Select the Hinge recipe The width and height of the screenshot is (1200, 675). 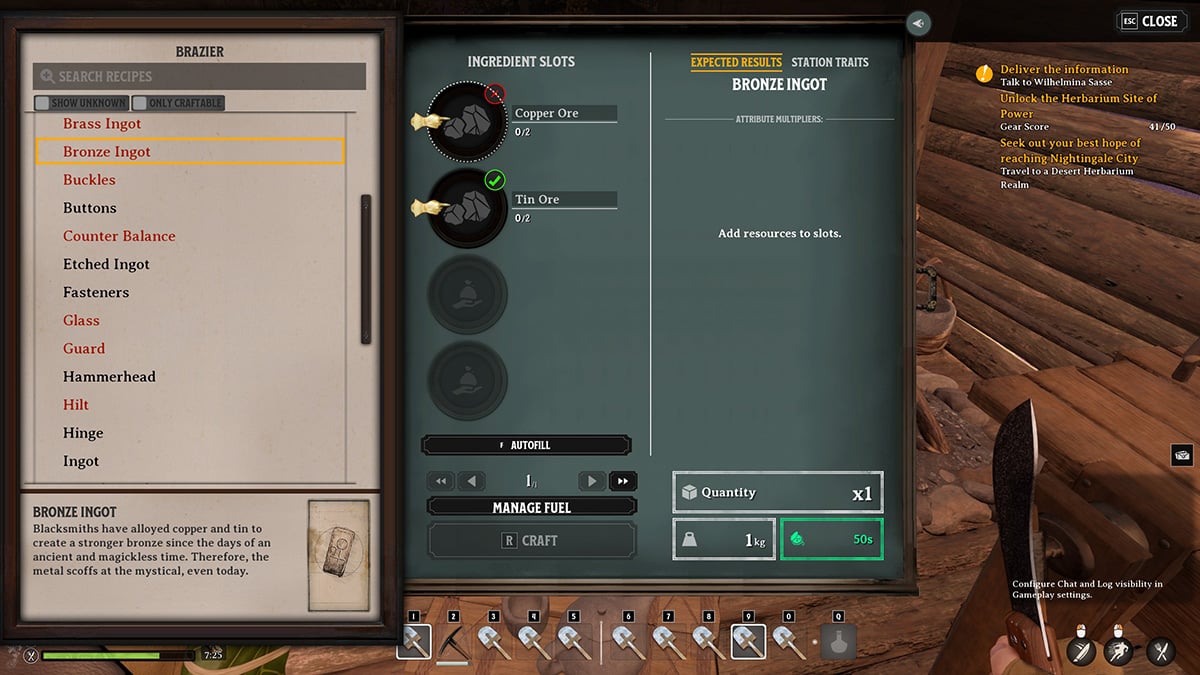83,433
